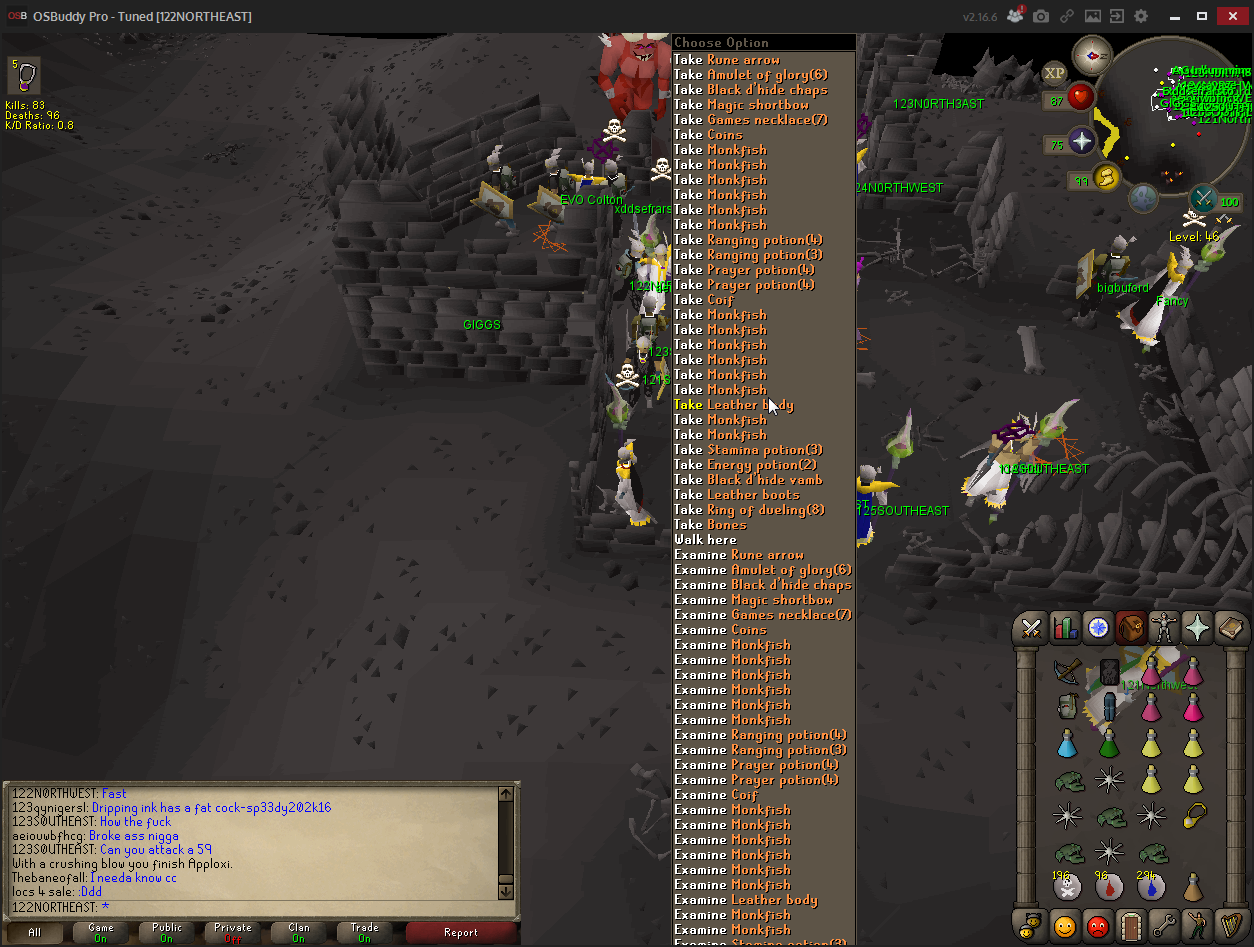Take a screenshot with the camera icon
The height and width of the screenshot is (947, 1254).
pyautogui.click(x=1041, y=17)
